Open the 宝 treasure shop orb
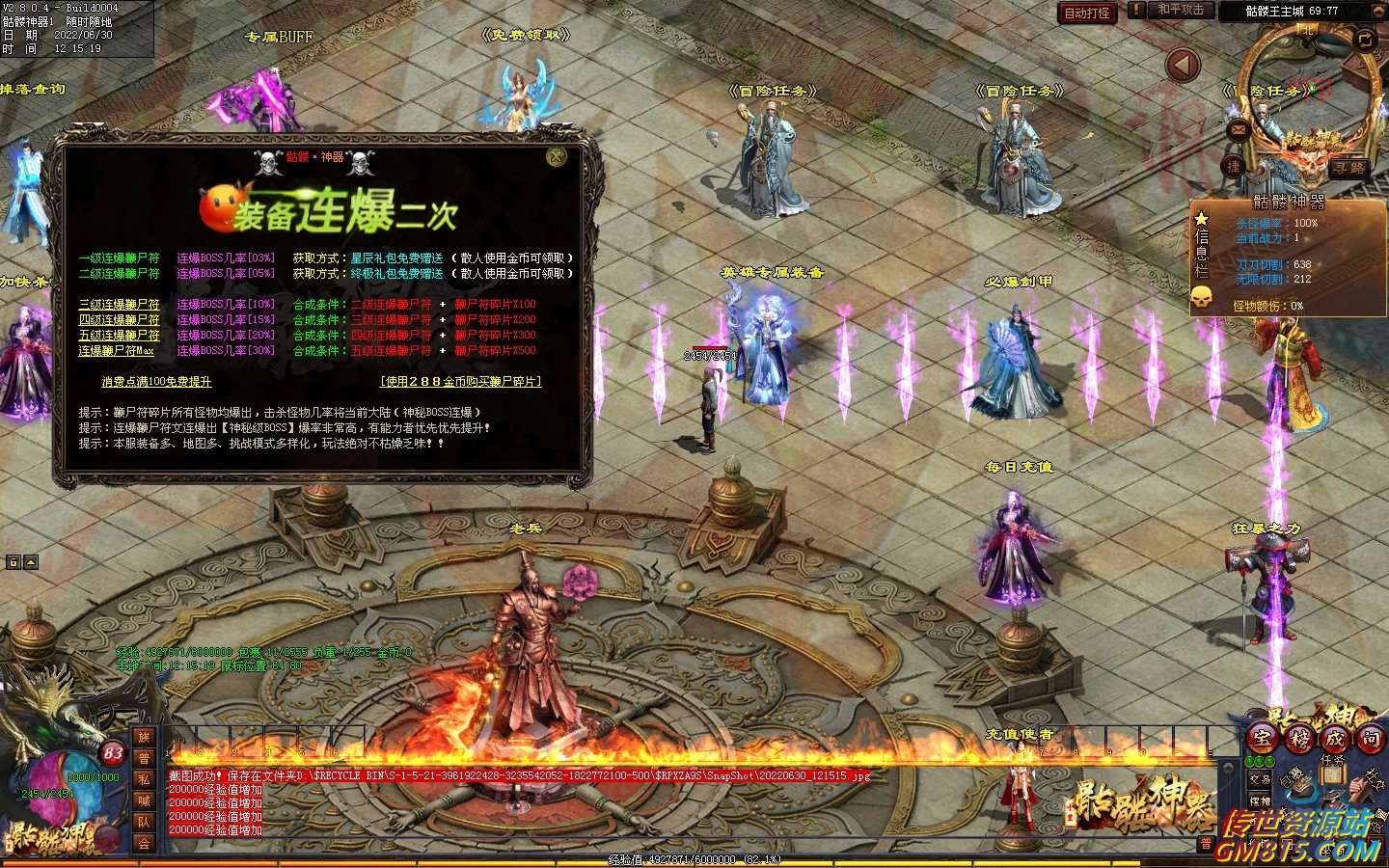Viewport: 1389px width, 868px height. click(1262, 739)
